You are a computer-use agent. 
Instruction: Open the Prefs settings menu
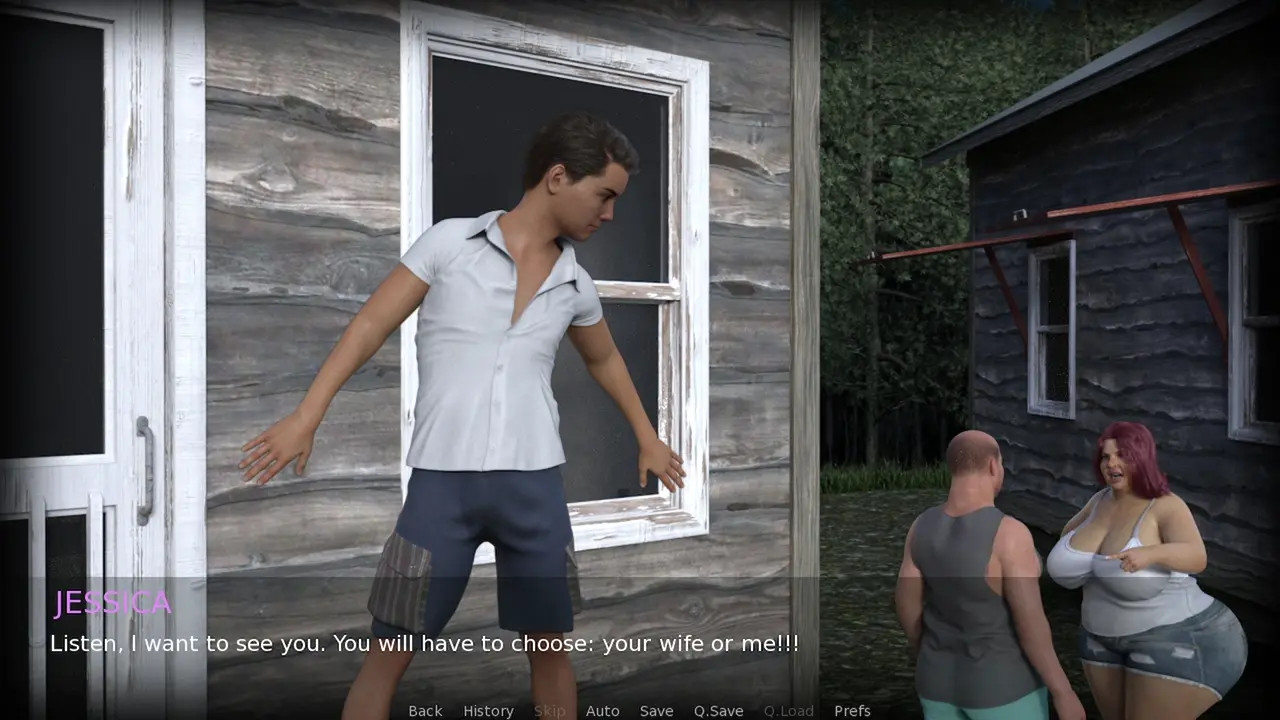point(852,711)
